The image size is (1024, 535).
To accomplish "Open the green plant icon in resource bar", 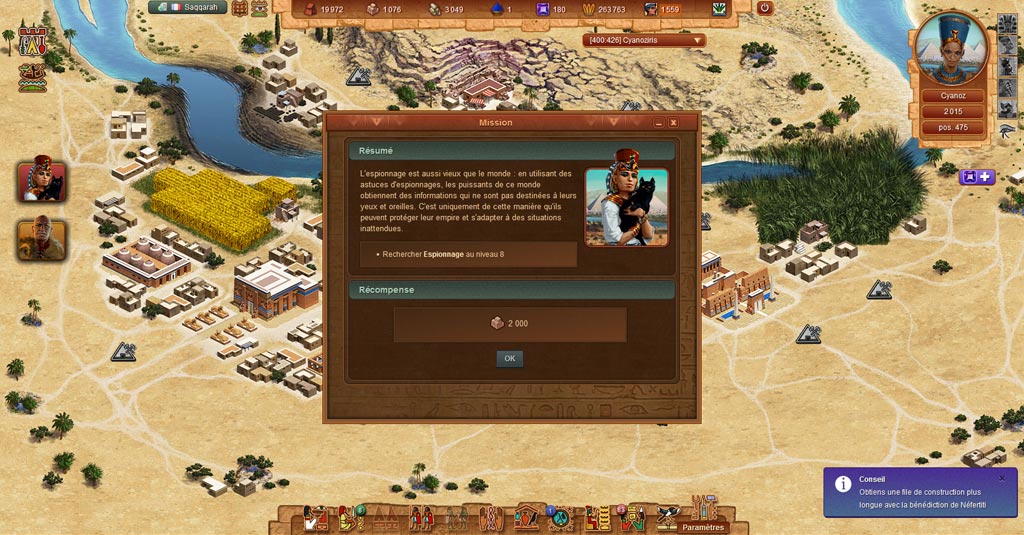I will click(719, 9).
